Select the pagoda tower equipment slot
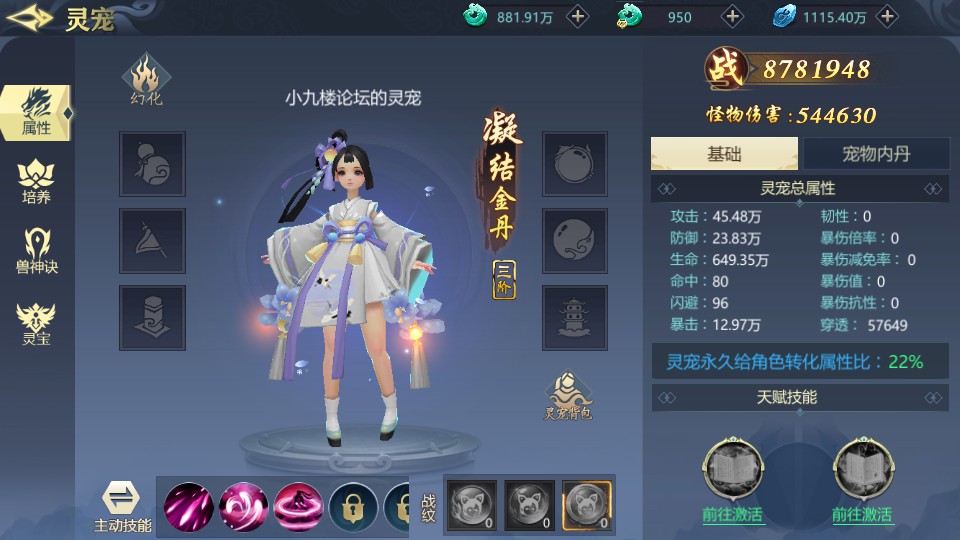Screen dimensions: 960x540 click(x=575, y=317)
